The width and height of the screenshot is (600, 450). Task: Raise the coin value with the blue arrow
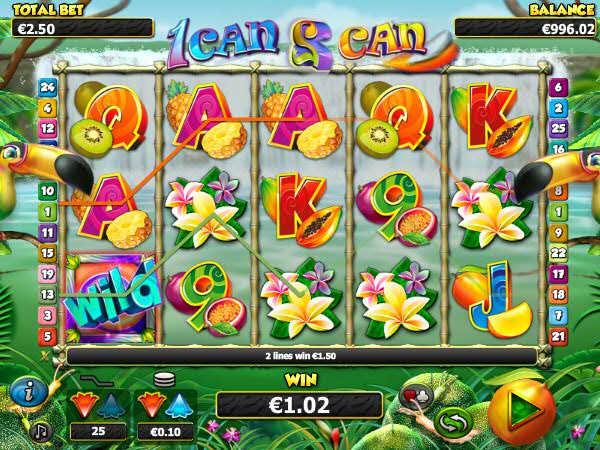point(180,406)
